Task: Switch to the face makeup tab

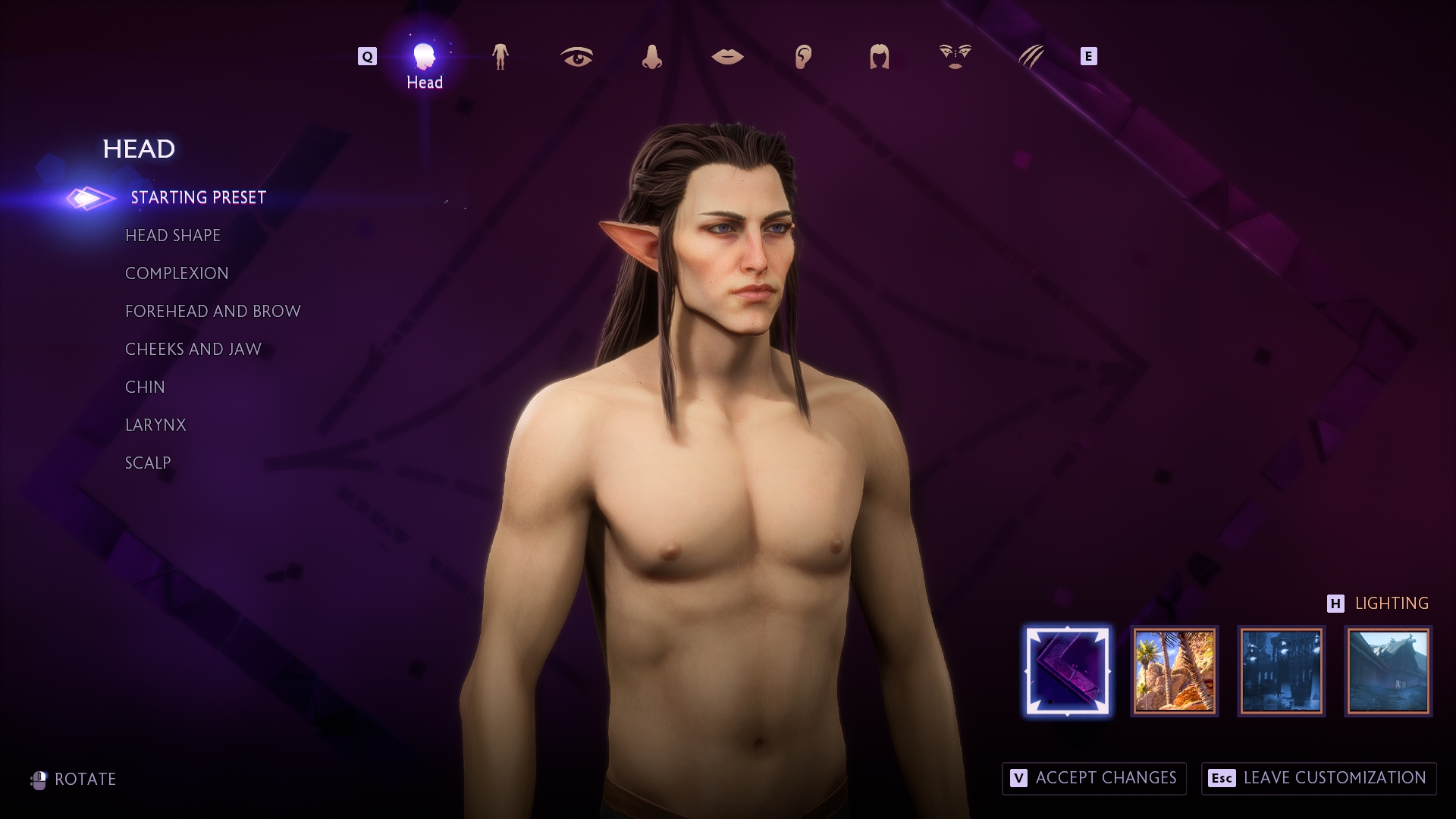Action: [955, 57]
